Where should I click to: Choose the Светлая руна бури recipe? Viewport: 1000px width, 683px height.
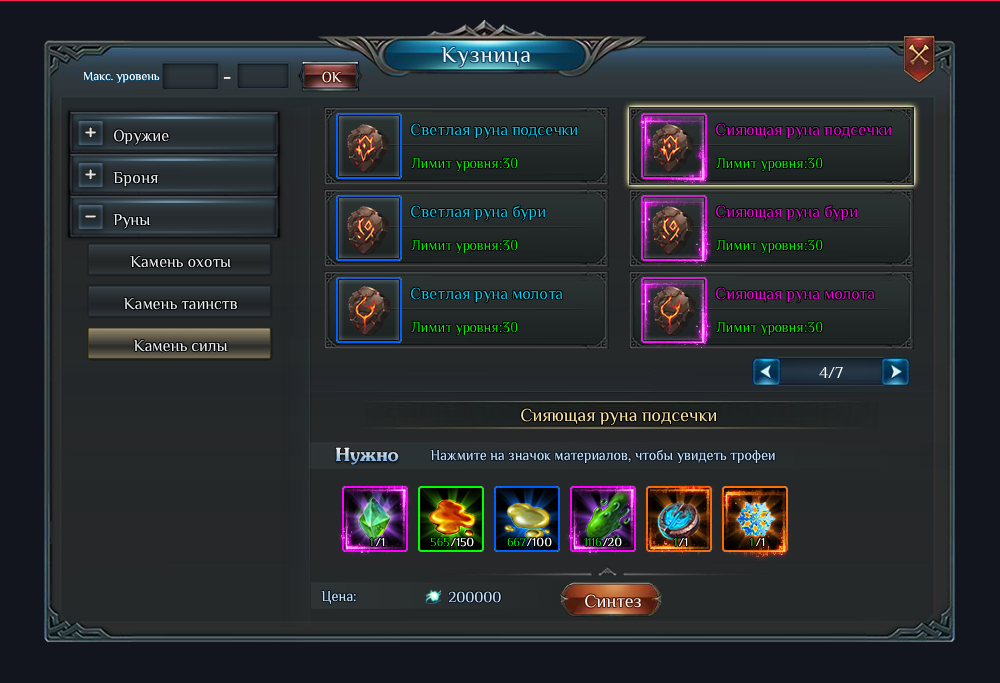pos(468,228)
